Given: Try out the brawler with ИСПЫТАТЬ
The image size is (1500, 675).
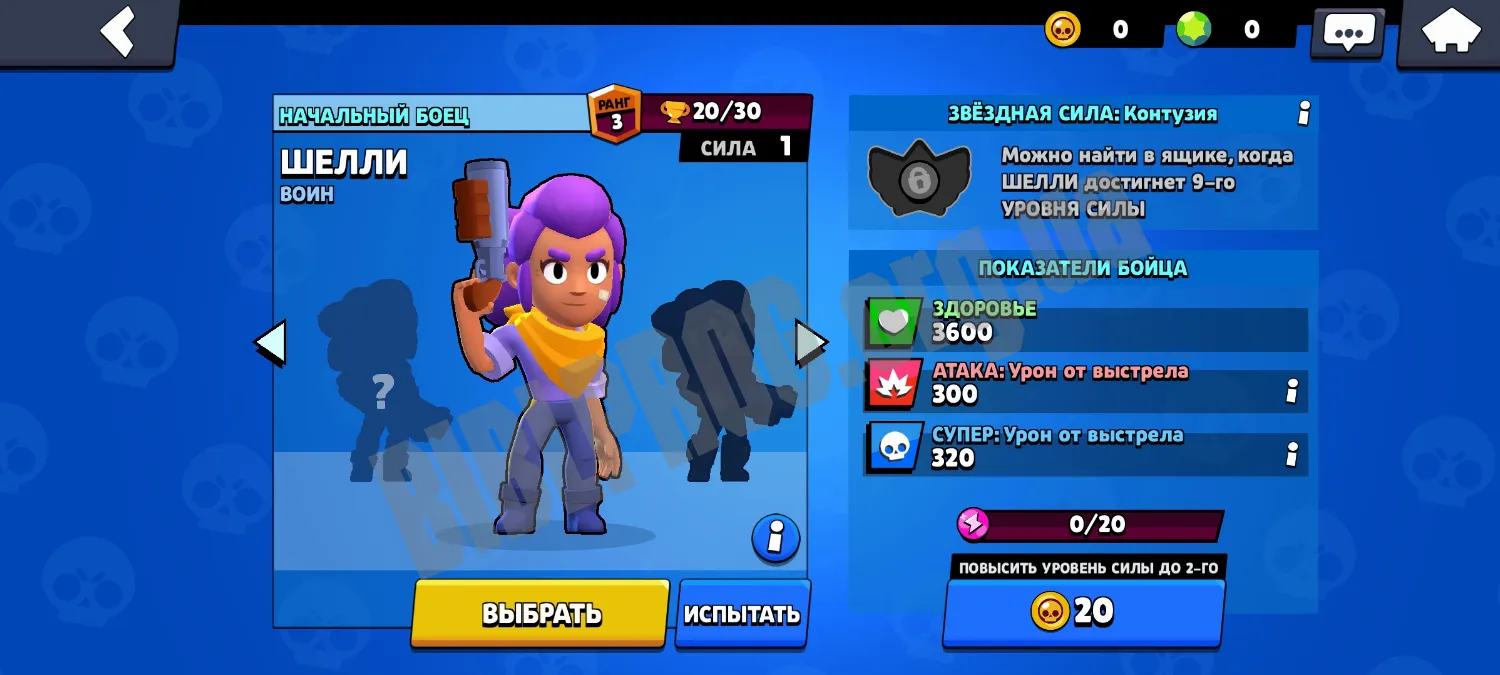Looking at the screenshot, I should click(x=742, y=613).
